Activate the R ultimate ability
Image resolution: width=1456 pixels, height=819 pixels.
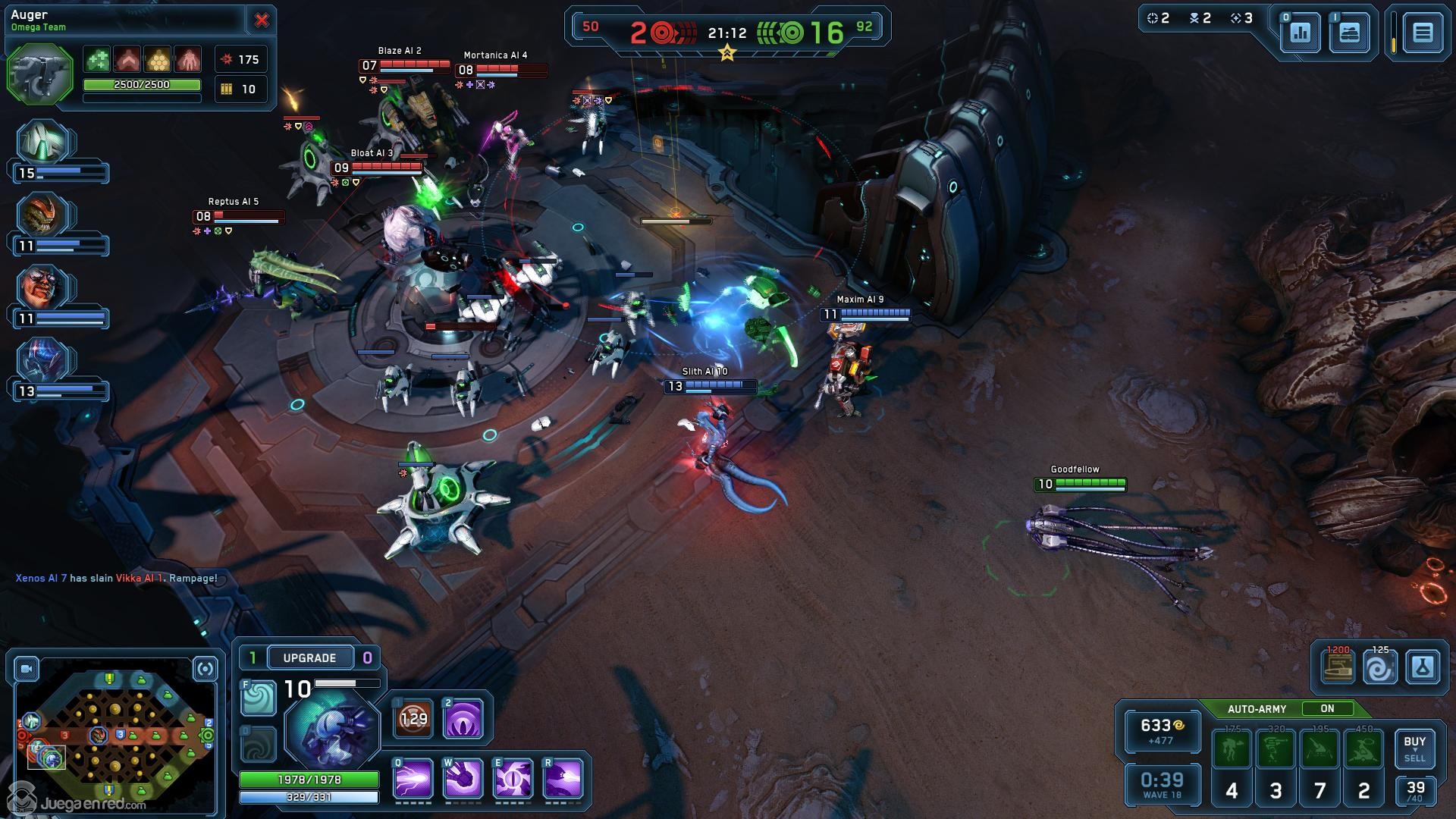[563, 779]
